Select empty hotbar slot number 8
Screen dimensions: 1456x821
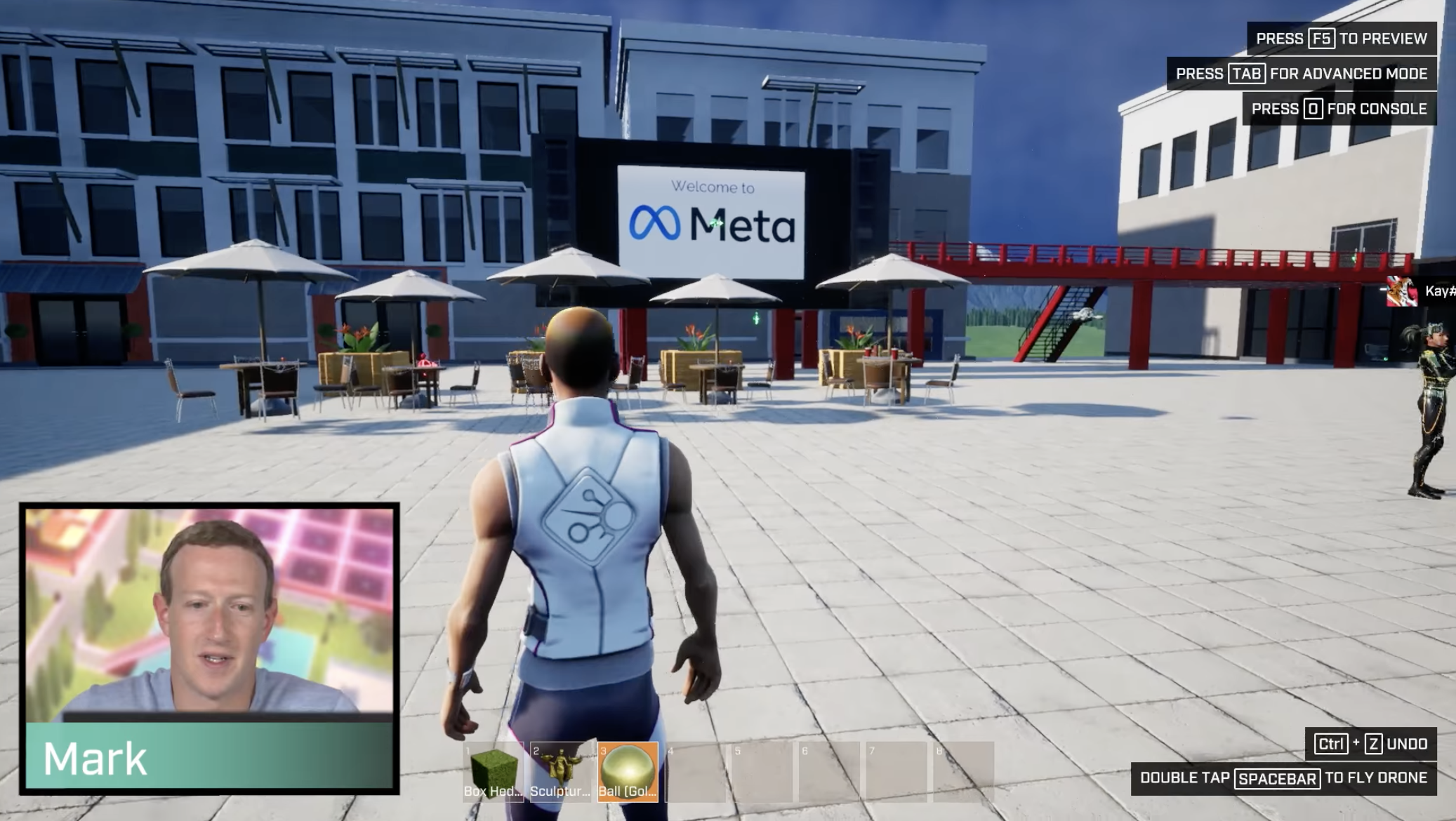(963, 771)
